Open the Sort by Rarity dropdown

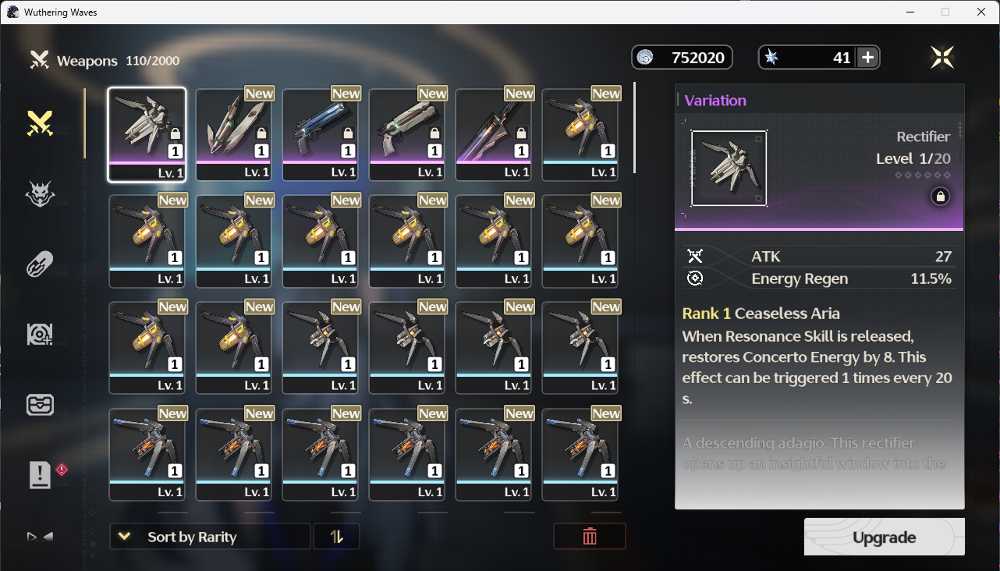(x=209, y=537)
